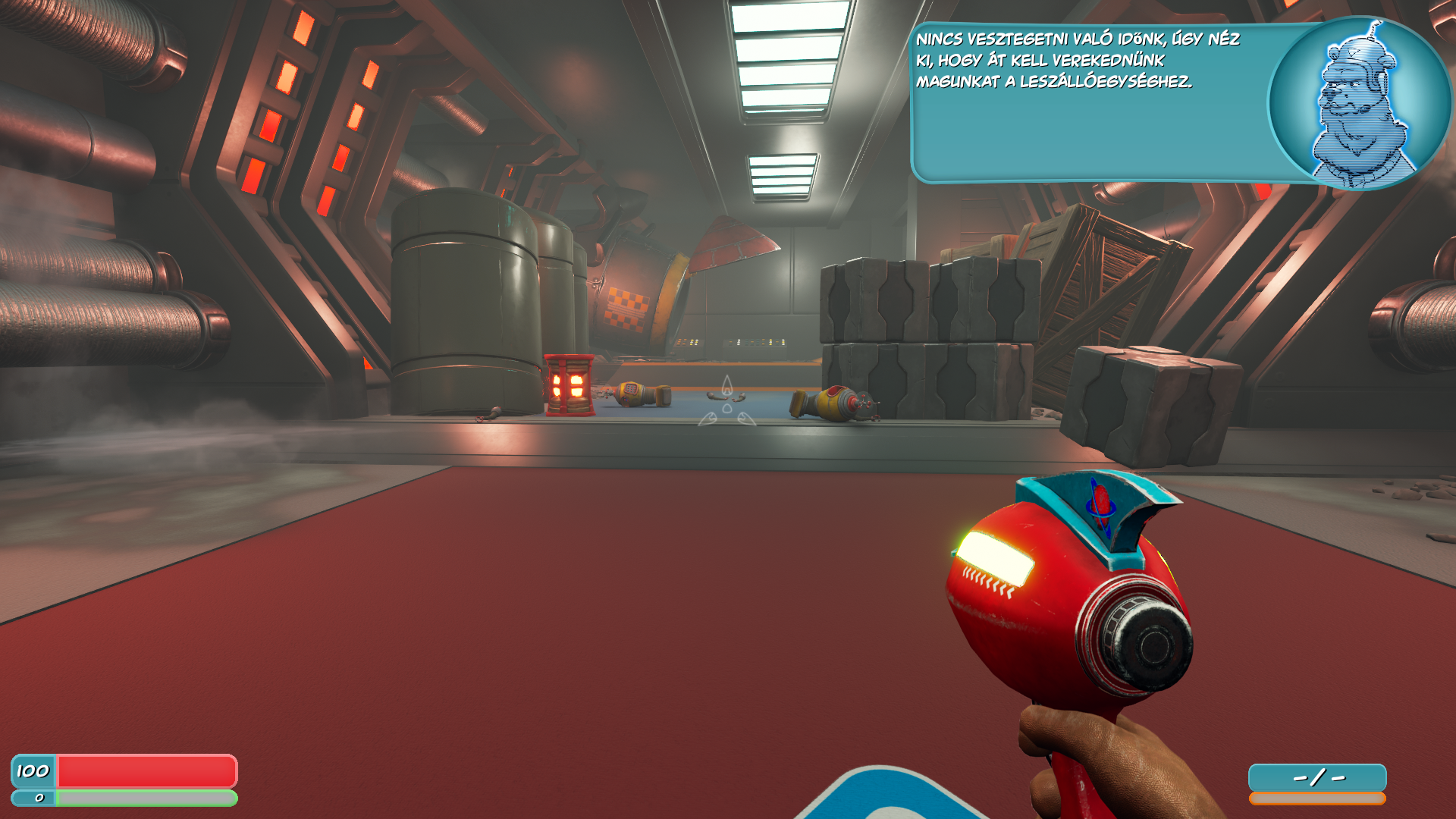Click the speaking character's portrait in the dialogue box
The image size is (1456, 819).
tap(1359, 104)
